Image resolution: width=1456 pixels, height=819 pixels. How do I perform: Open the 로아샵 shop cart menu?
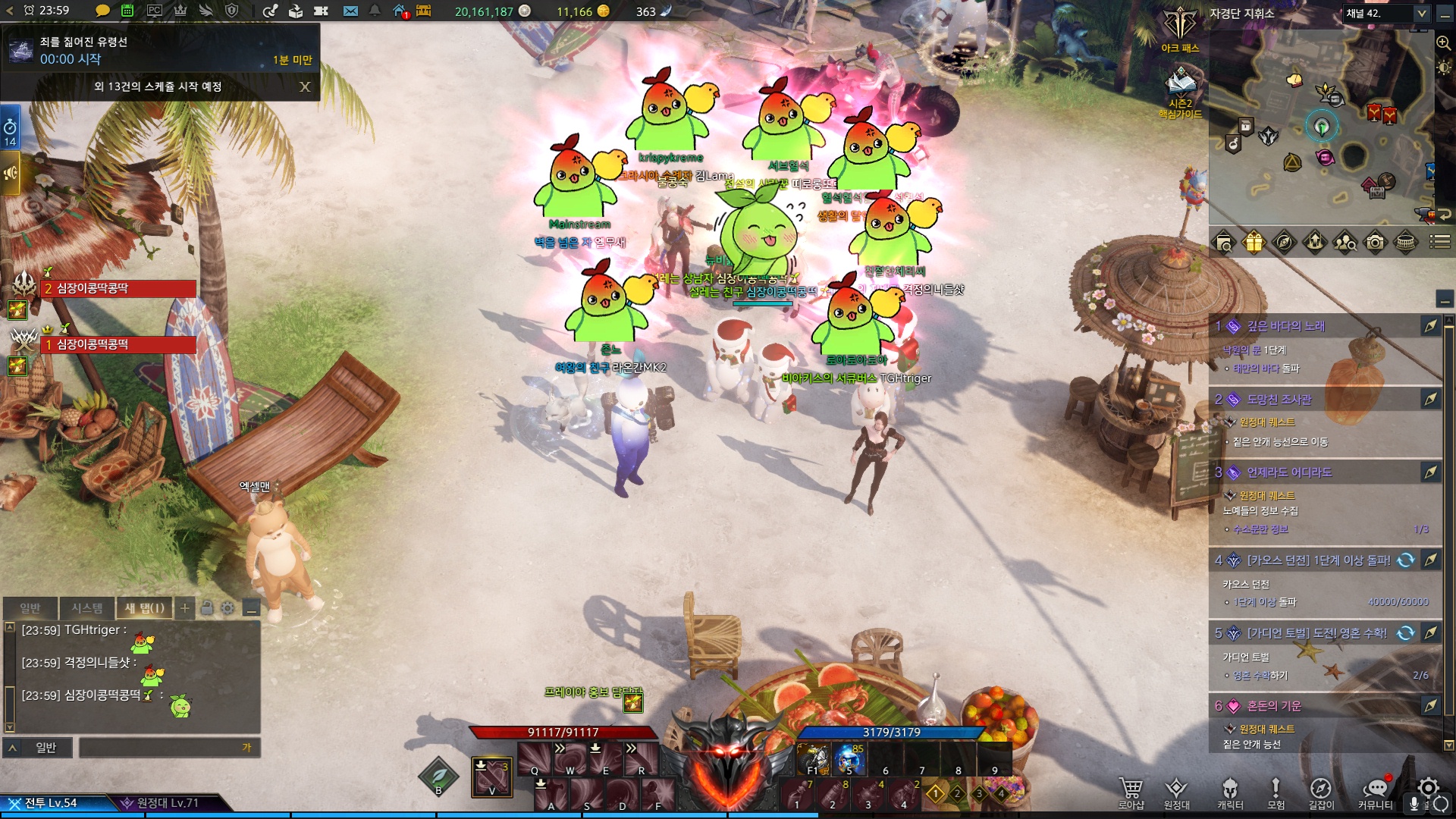[x=1131, y=792]
